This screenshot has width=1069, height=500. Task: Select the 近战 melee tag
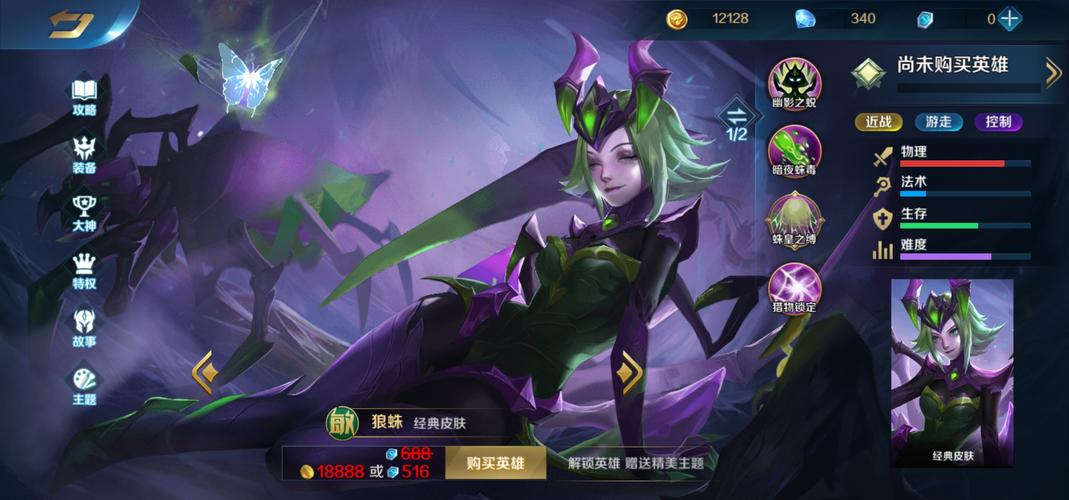pyautogui.click(x=878, y=122)
